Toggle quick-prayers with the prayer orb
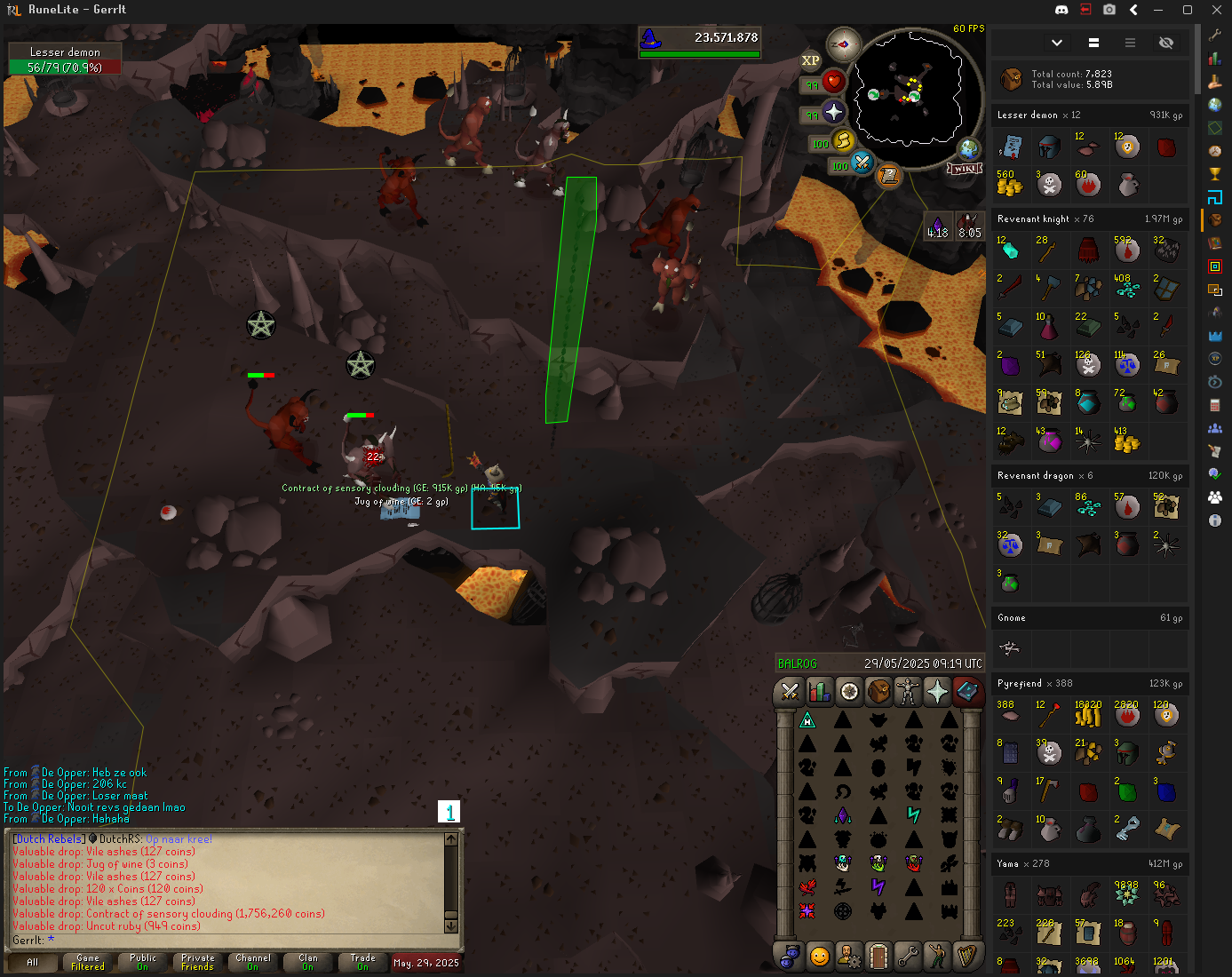 [833, 112]
